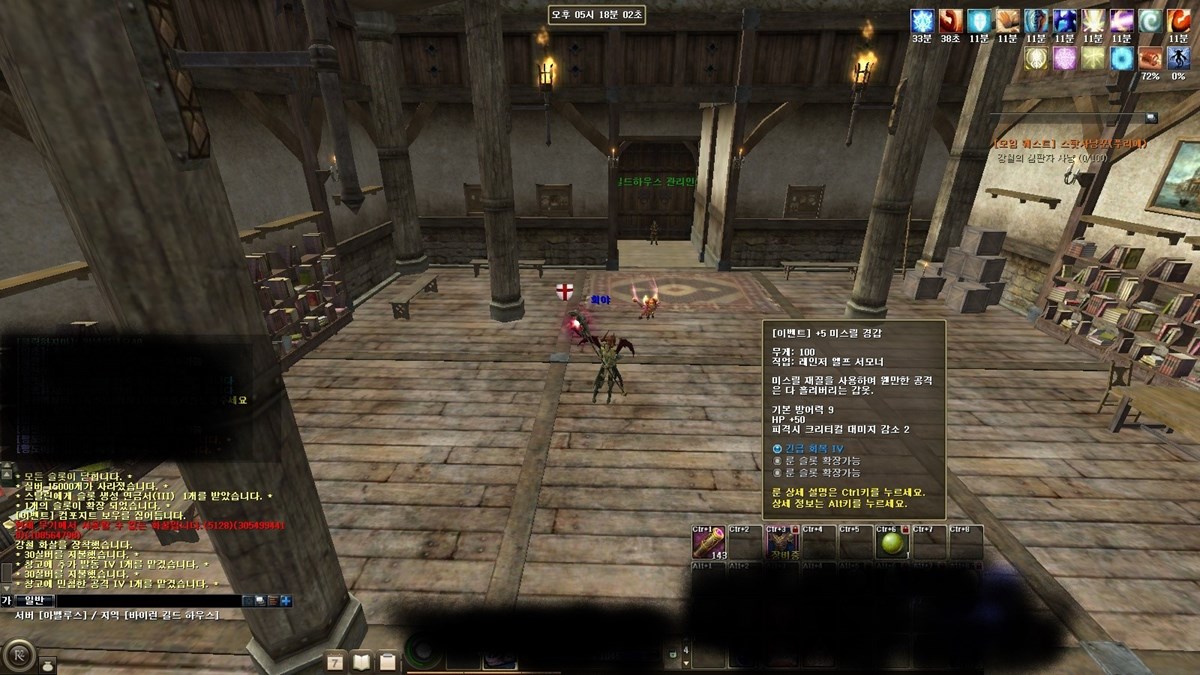This screenshot has height=675, width=1200.
Task: Toggle the quest tracker panel button
Action: [x=1151, y=117]
